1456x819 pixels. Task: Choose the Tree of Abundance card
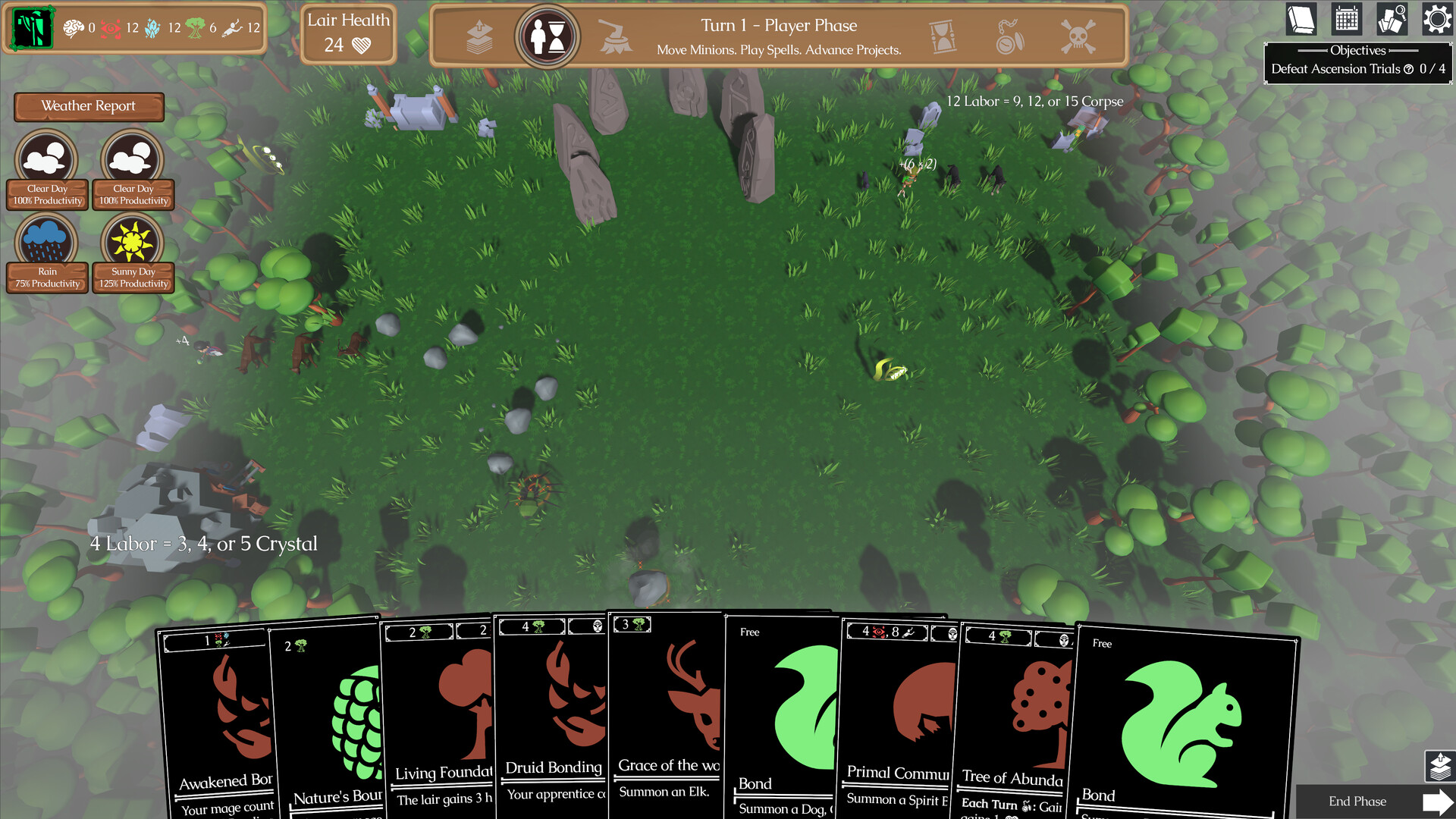(x=1011, y=720)
